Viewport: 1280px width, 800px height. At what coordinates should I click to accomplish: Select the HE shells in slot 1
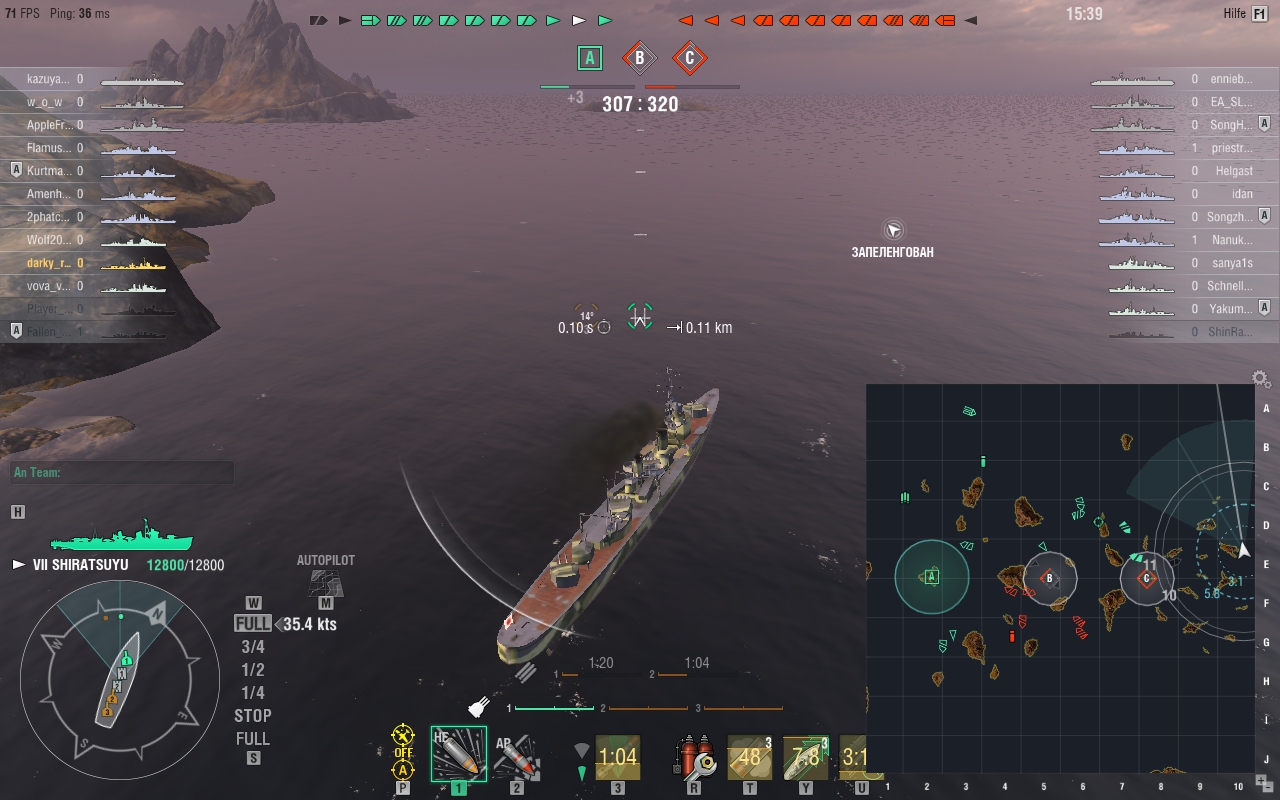pos(458,758)
